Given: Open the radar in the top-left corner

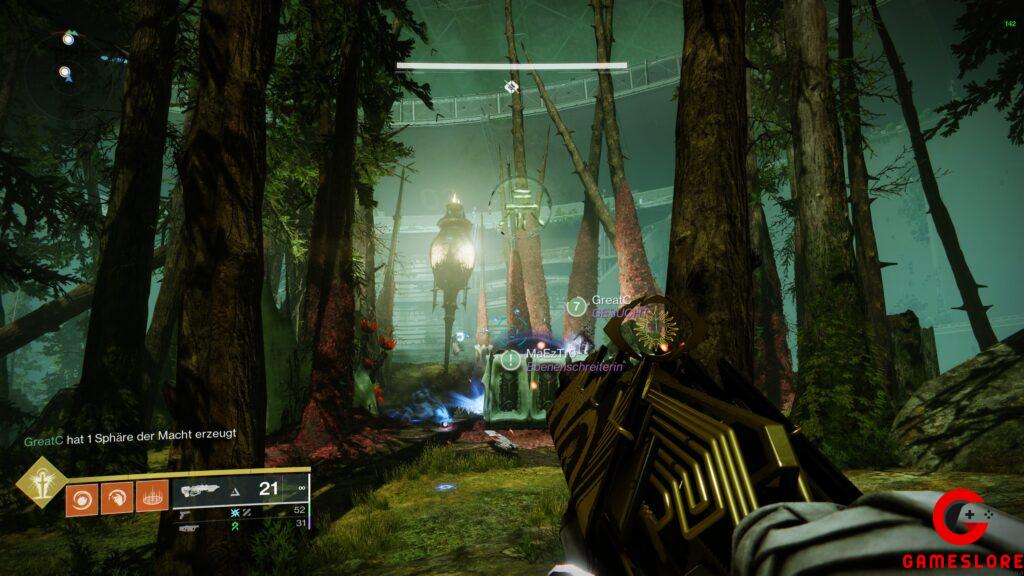Looking at the screenshot, I should tap(66, 60).
